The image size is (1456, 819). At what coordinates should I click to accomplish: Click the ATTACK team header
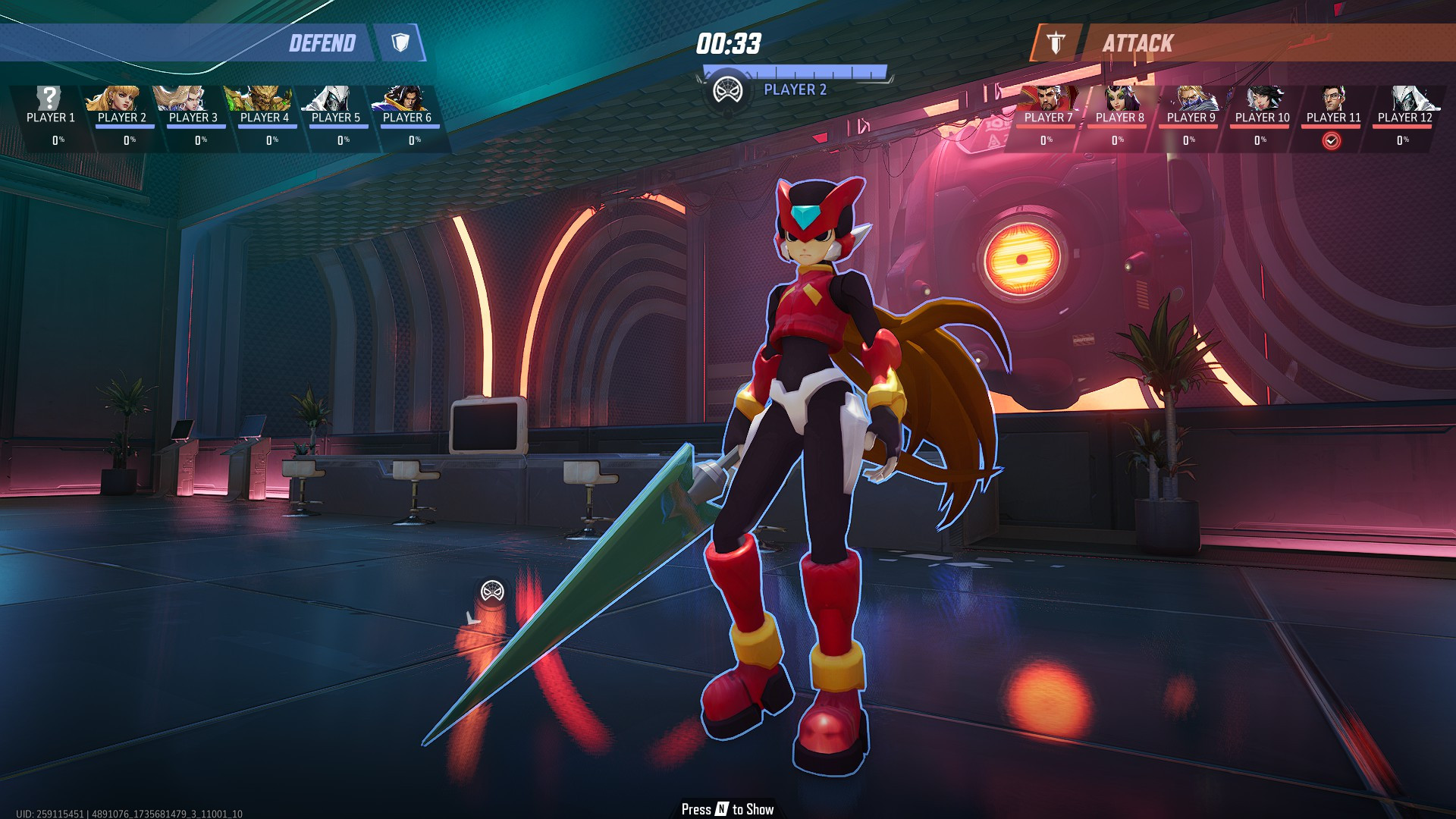(1137, 43)
